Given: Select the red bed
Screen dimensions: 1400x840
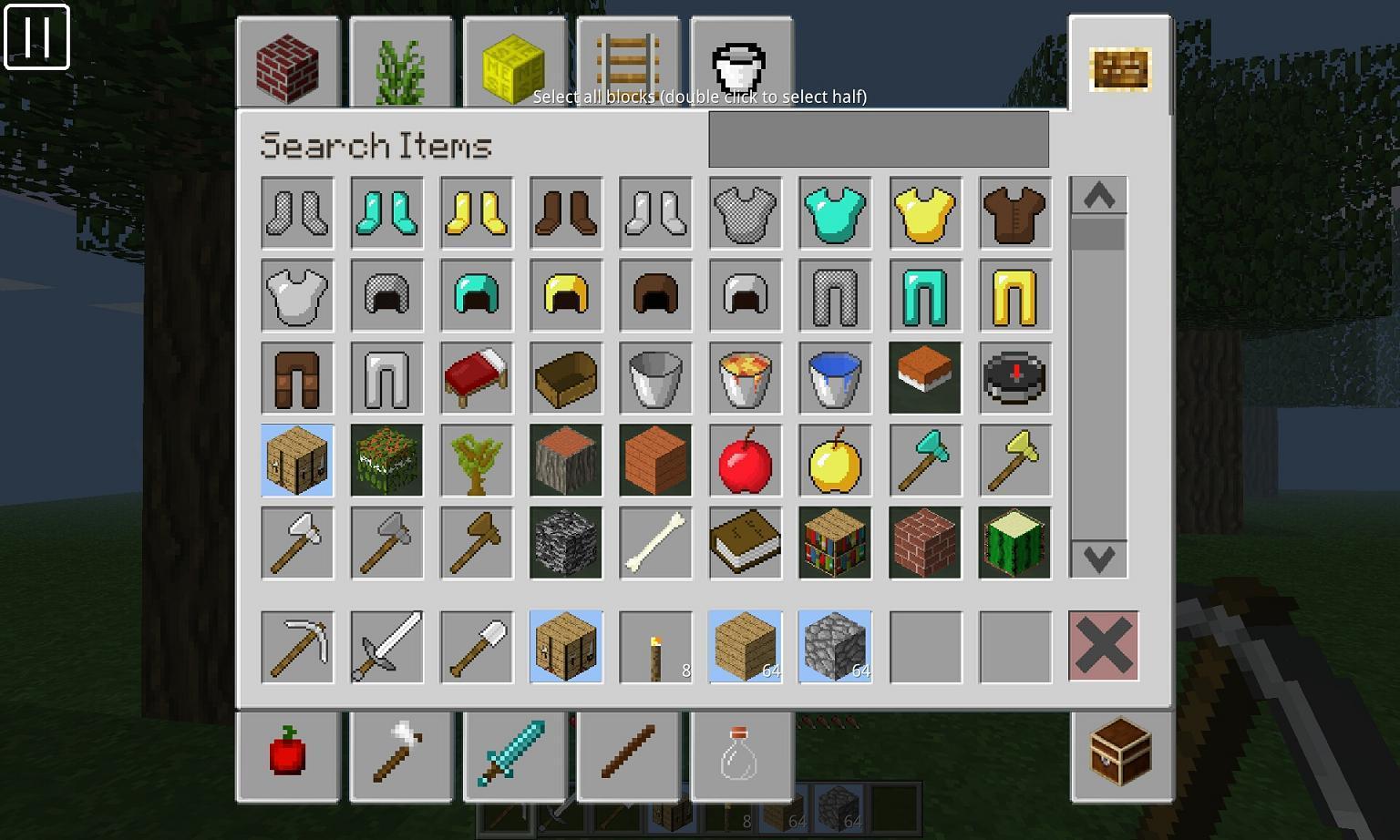Looking at the screenshot, I should pos(475,378).
